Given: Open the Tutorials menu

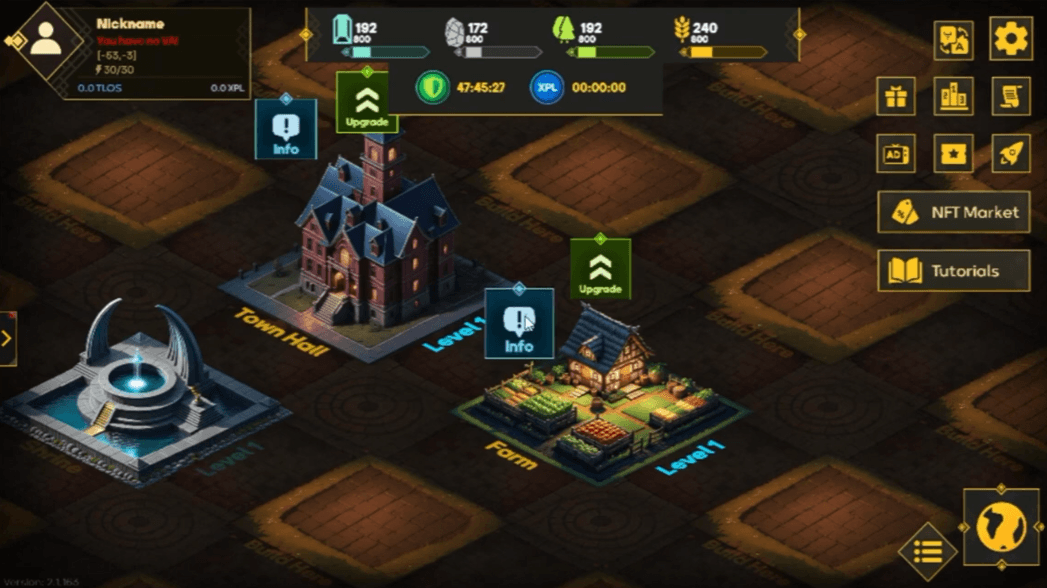Looking at the screenshot, I should [953, 271].
